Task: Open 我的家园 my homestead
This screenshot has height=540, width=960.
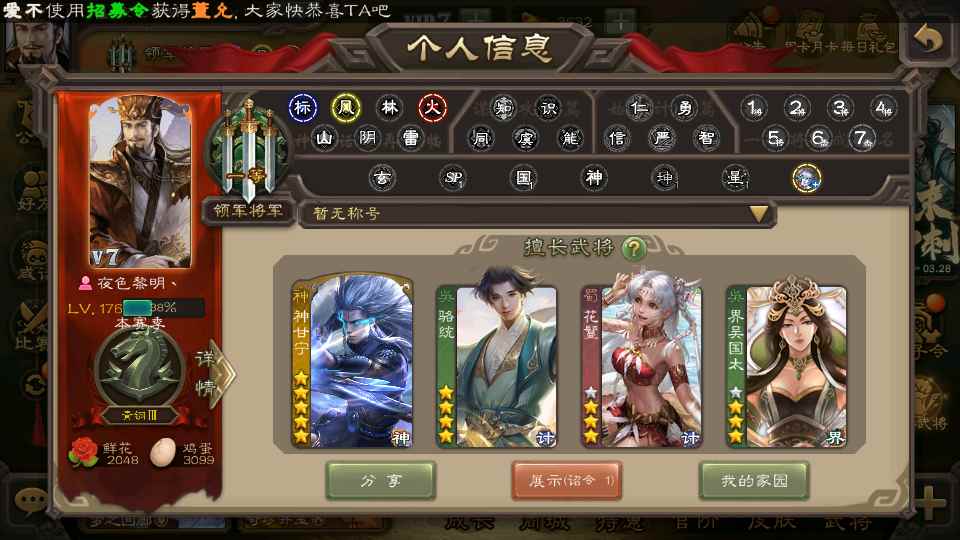Action: coord(753,480)
